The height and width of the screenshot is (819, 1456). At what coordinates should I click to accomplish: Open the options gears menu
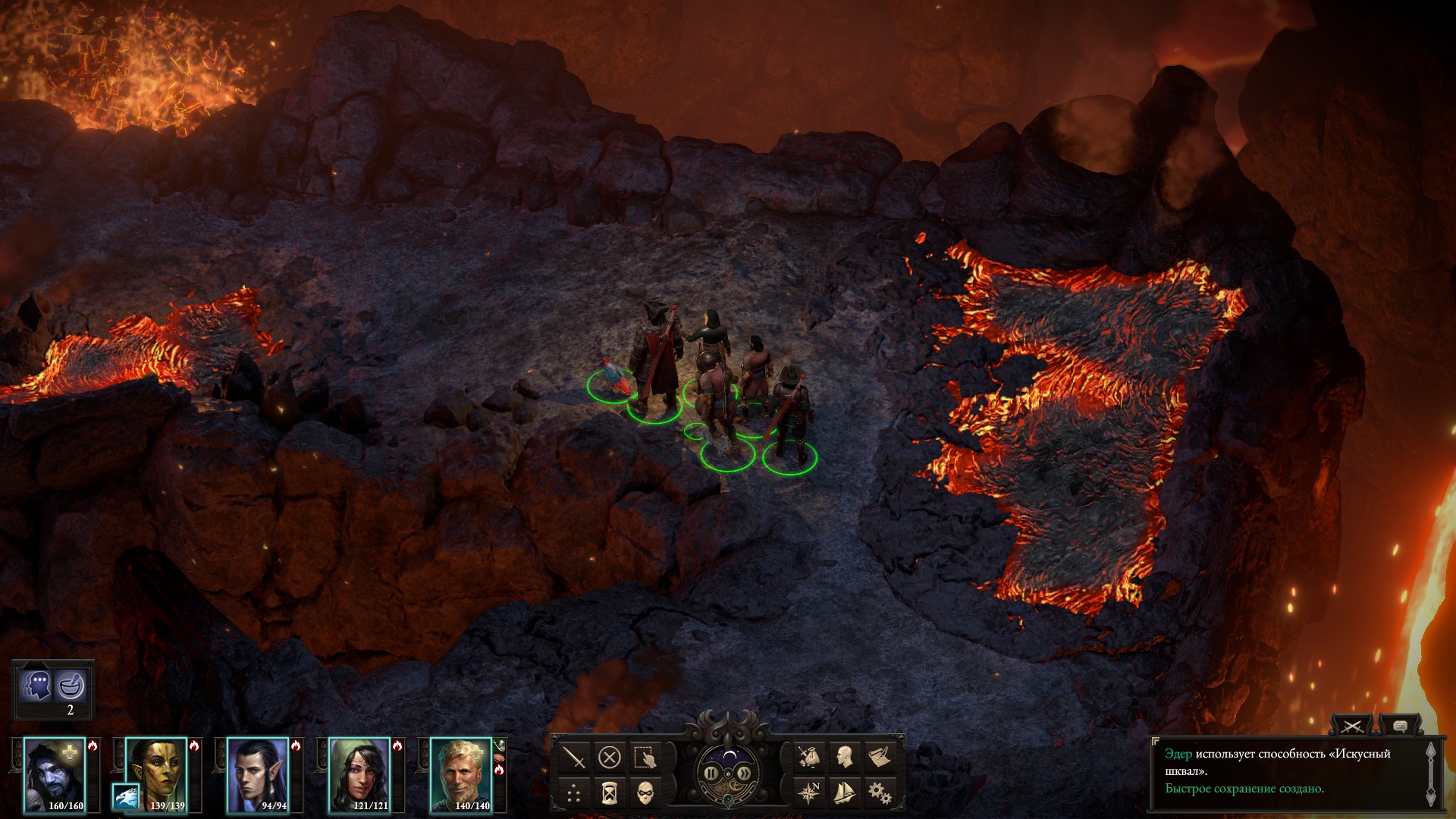click(x=880, y=793)
